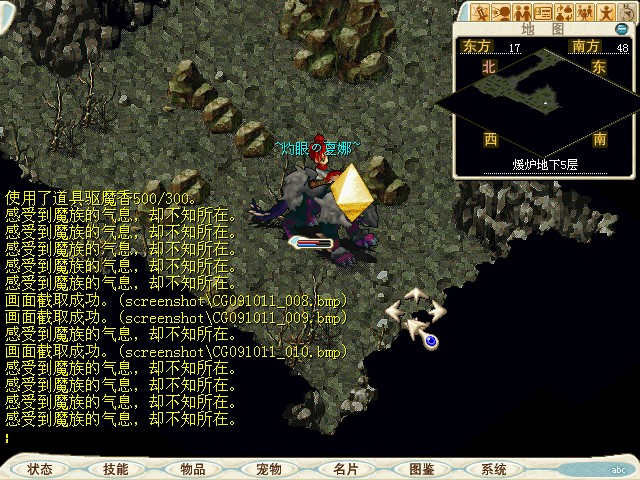This screenshot has height=480, width=640.
Task: Open the 系统 system menu
Action: (494, 468)
